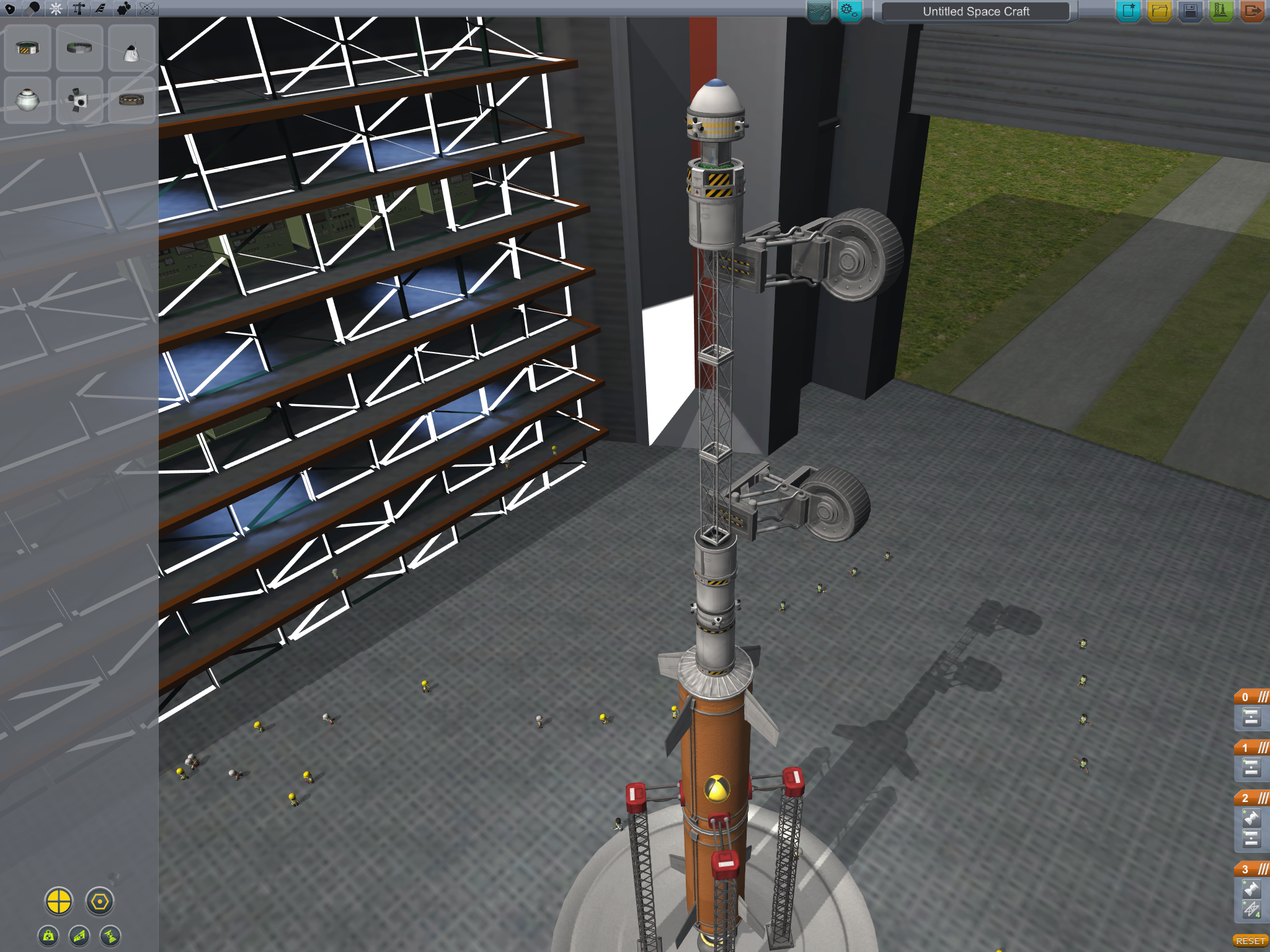
Task: Toggle the hexagon angle snap button
Action: coord(100,901)
